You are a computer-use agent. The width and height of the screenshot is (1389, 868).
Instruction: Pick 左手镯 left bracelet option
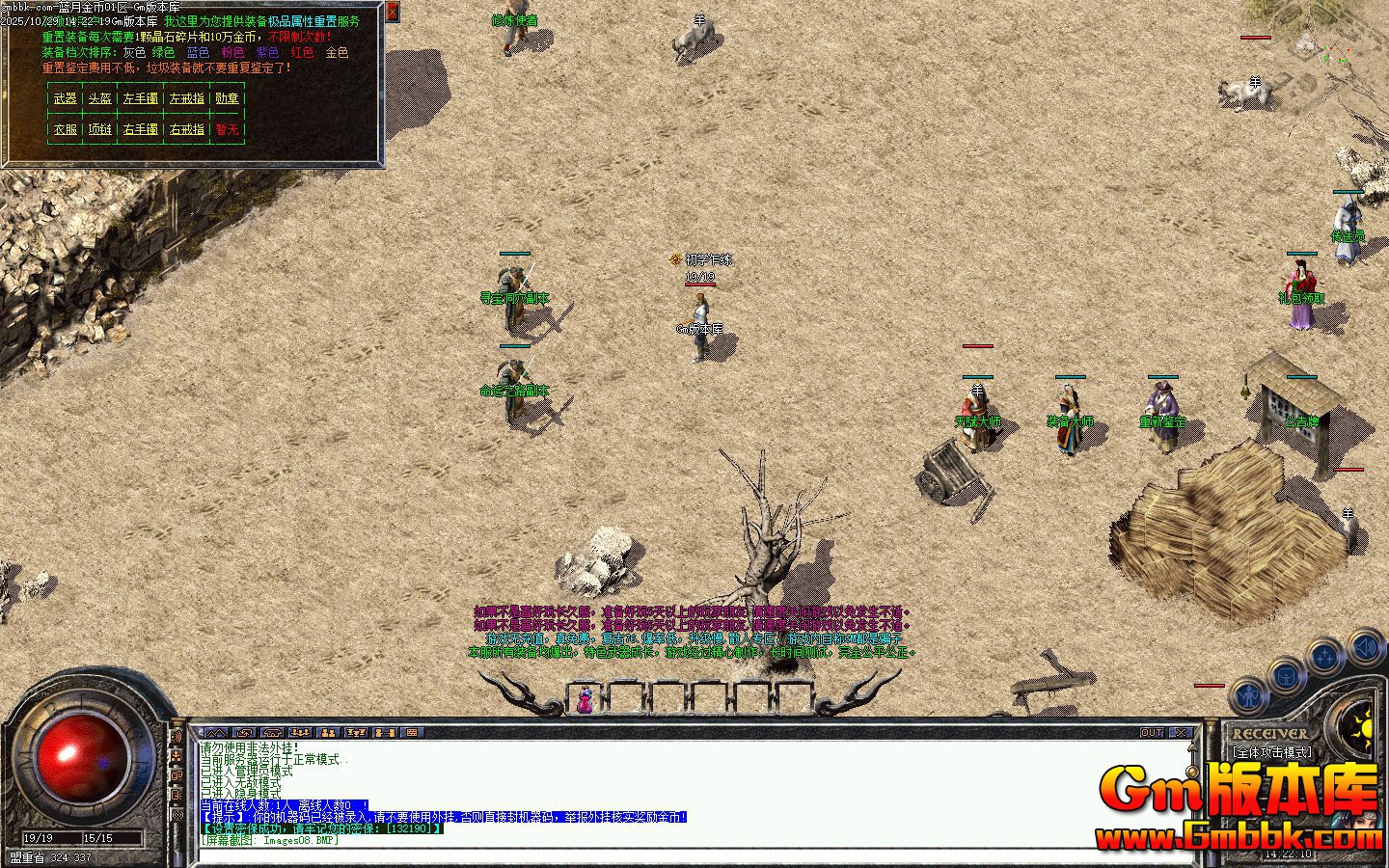[x=141, y=98]
